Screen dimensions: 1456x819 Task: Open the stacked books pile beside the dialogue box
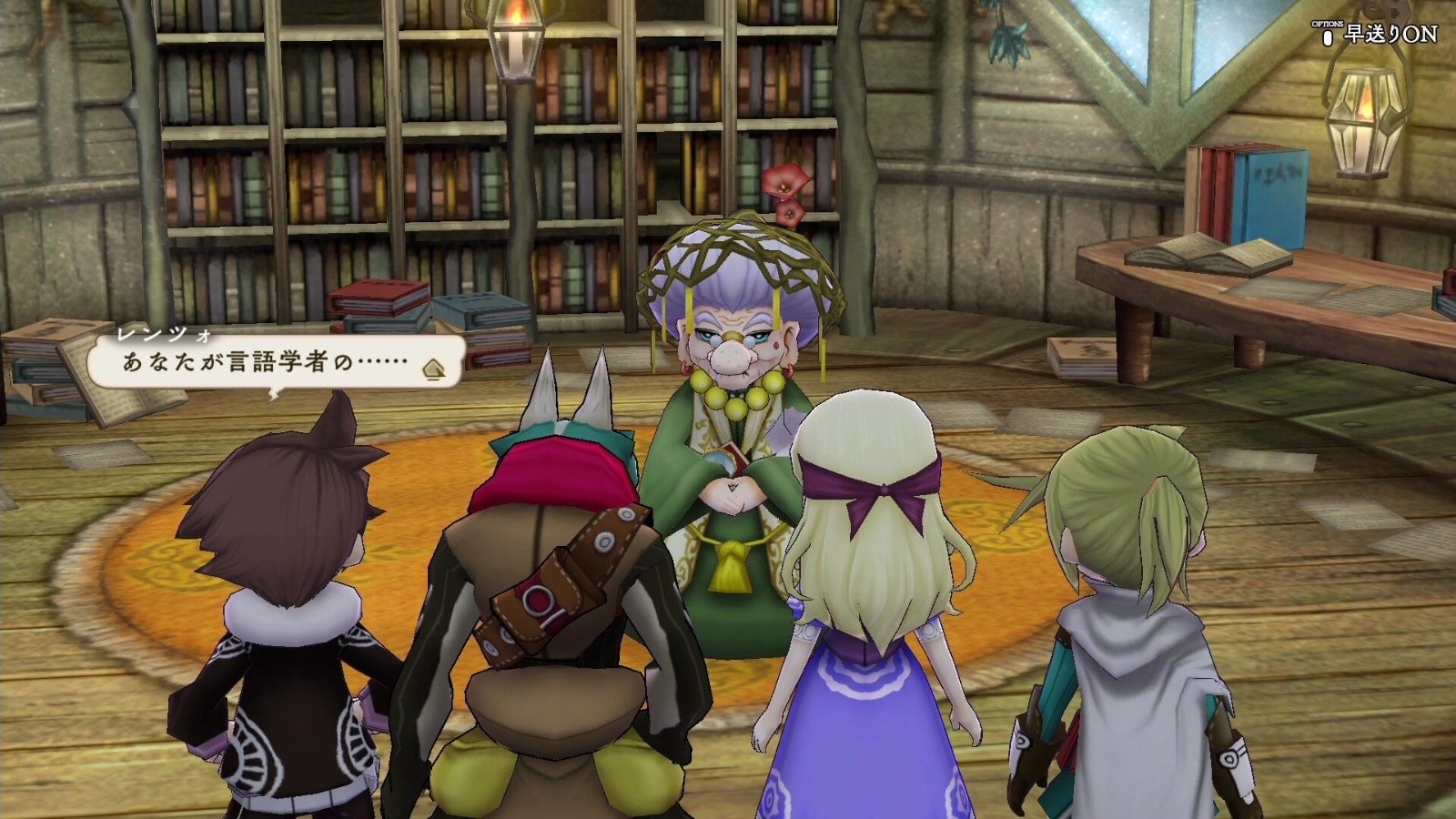tap(373, 305)
